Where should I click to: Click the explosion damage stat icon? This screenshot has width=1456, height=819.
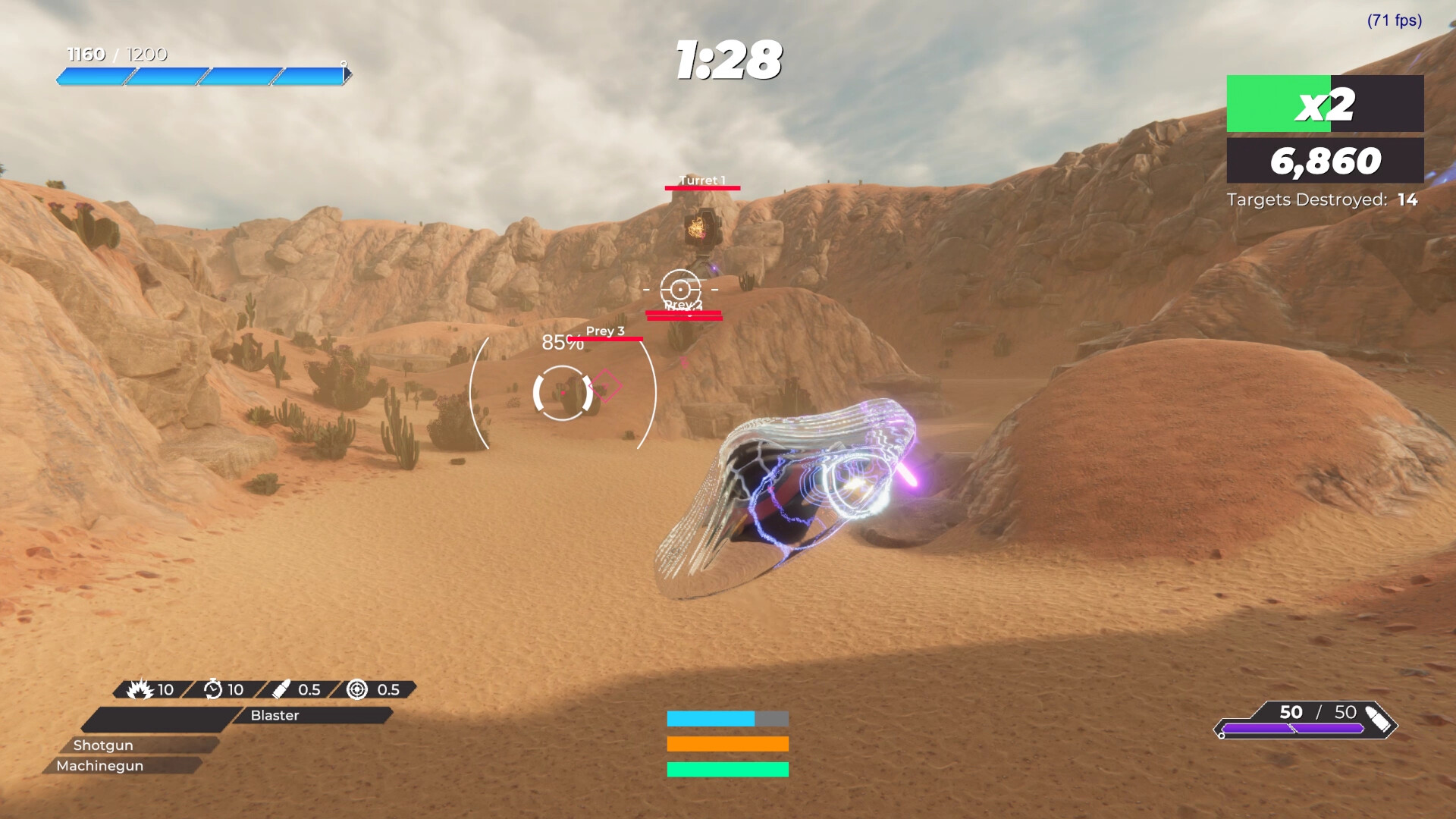(x=141, y=689)
